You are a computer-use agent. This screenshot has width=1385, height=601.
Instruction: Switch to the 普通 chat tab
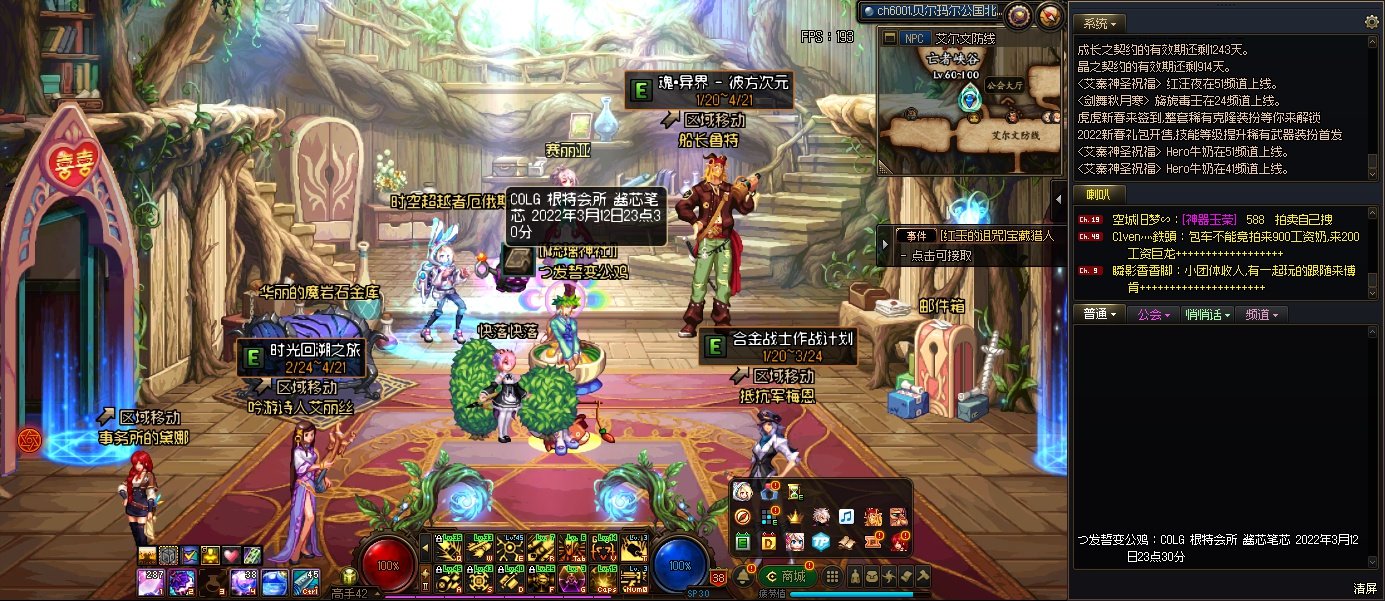1100,314
